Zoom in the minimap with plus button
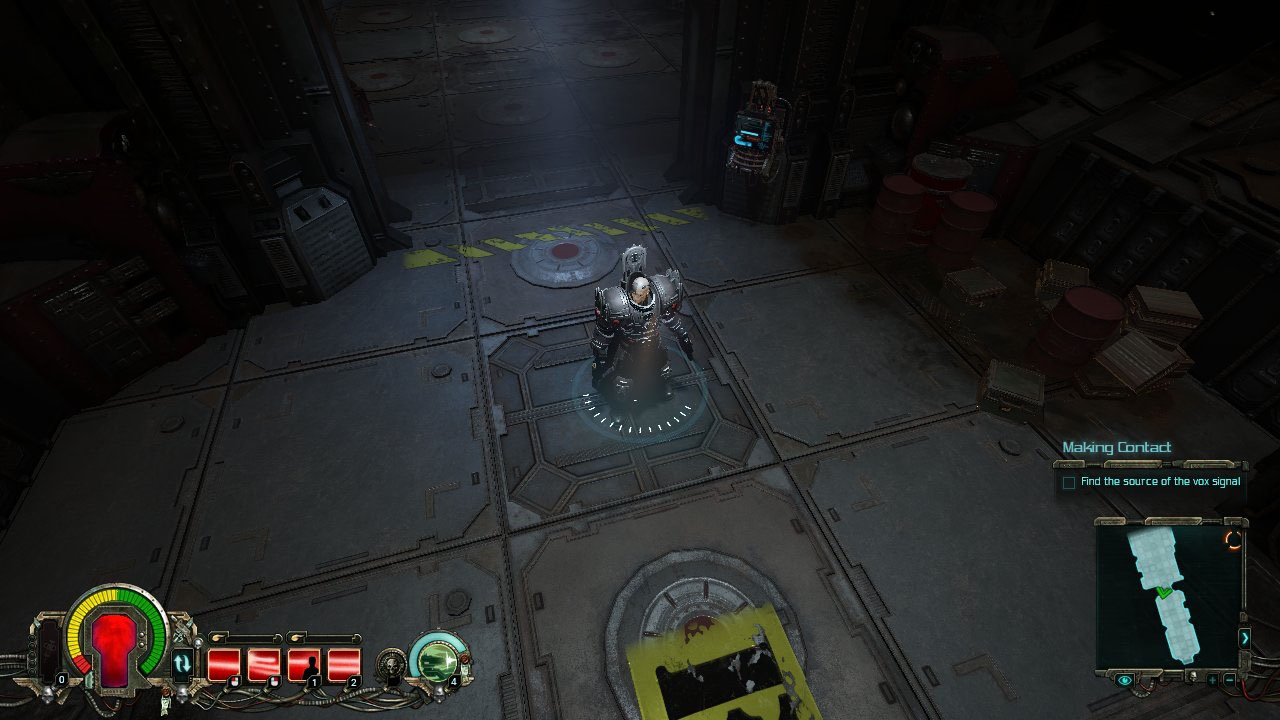Viewport: 1280px width, 720px height. [1212, 680]
